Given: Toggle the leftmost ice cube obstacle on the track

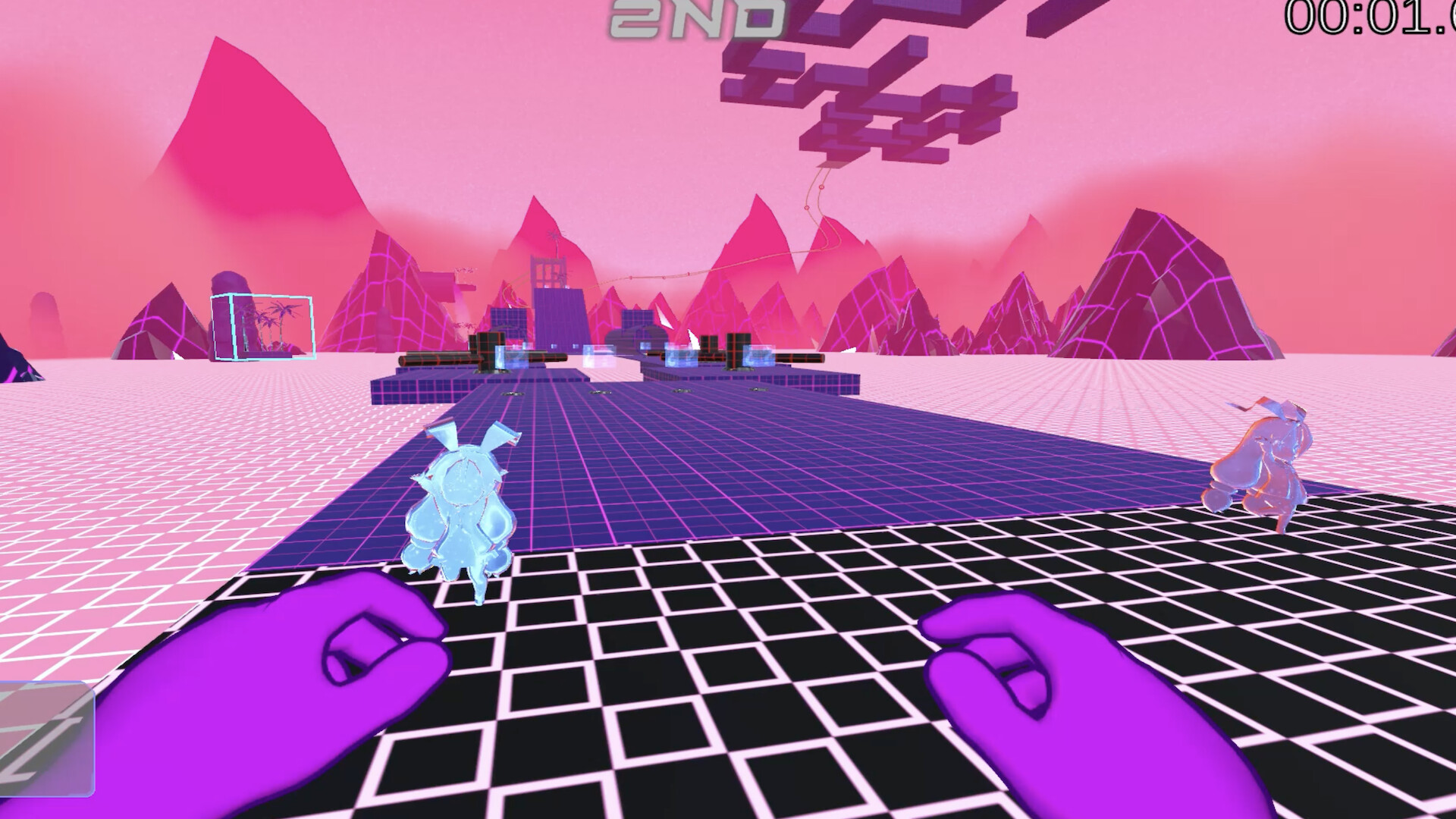Looking at the screenshot, I should pyautogui.click(x=510, y=355).
